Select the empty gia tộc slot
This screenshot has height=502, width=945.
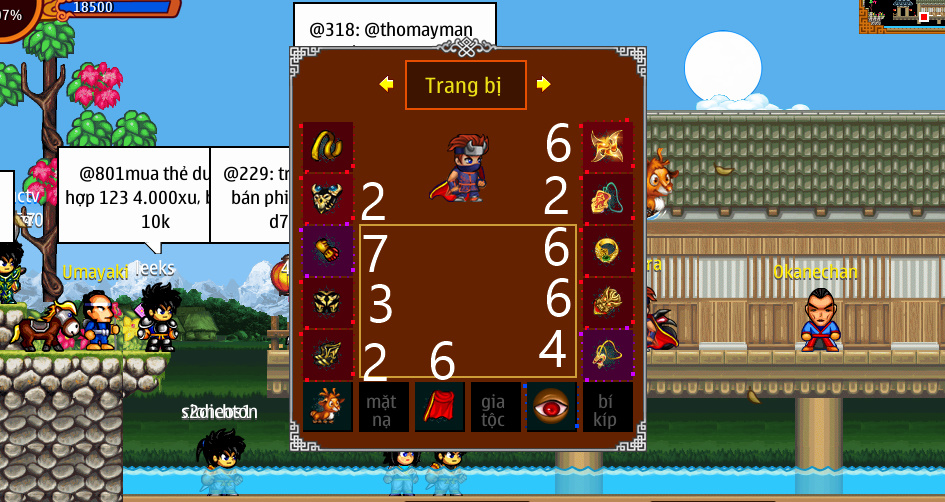(496, 407)
